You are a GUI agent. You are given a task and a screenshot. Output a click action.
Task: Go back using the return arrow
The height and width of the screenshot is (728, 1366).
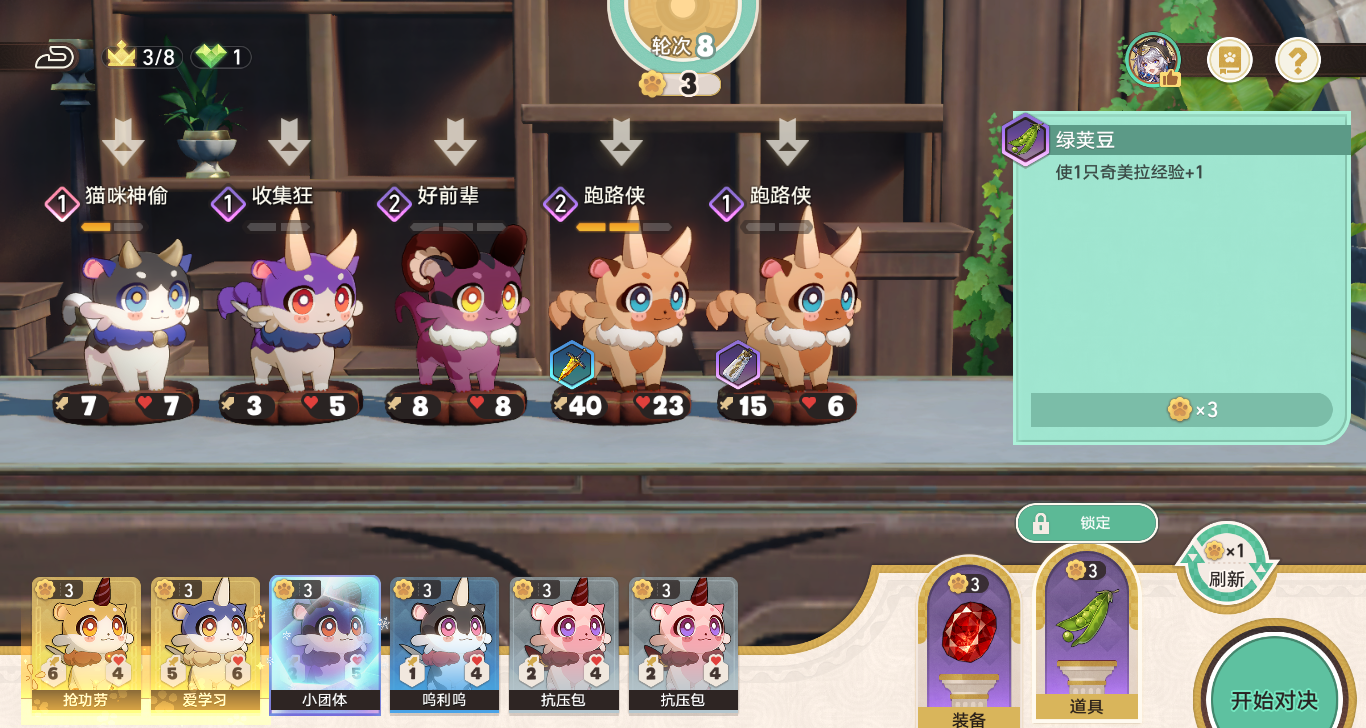[56, 57]
